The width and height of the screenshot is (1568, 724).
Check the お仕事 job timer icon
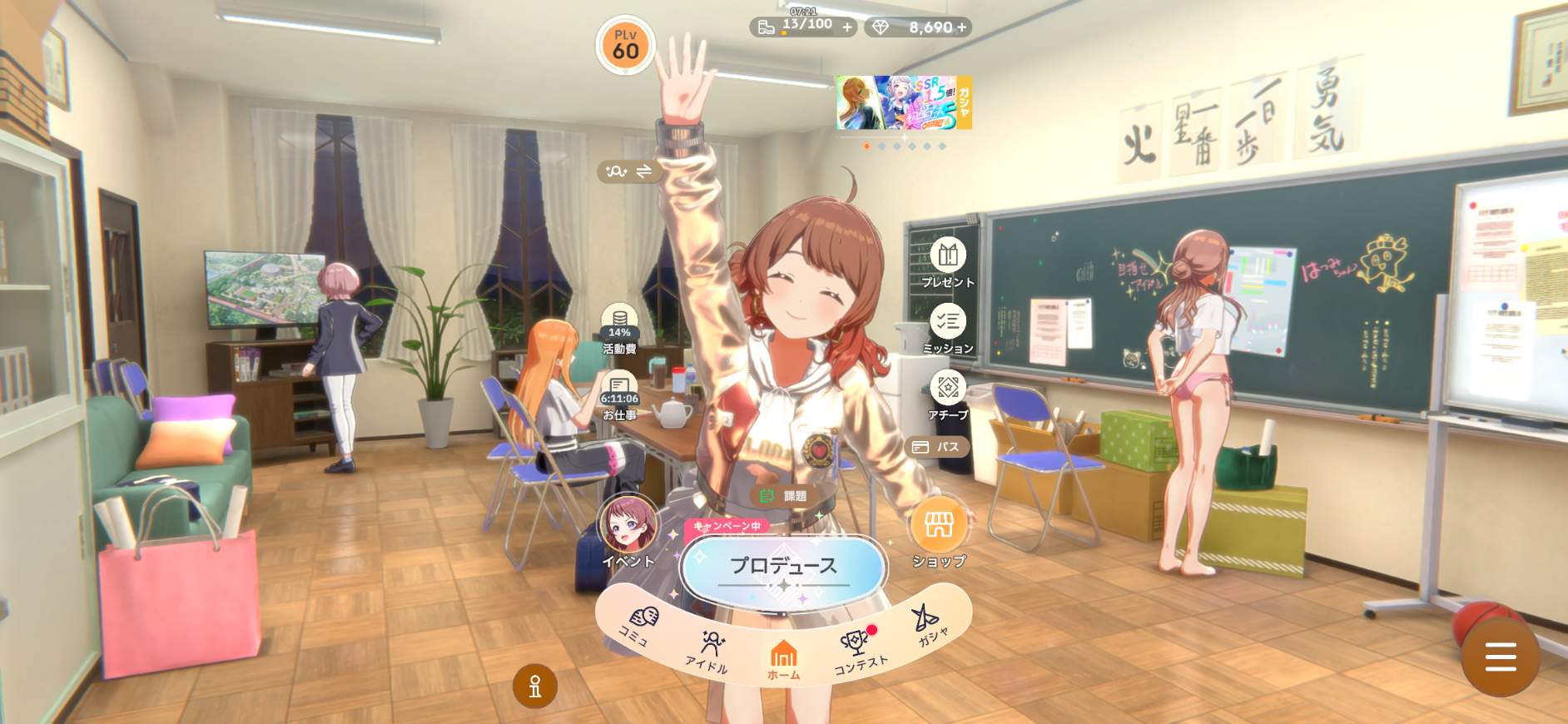tap(620, 394)
